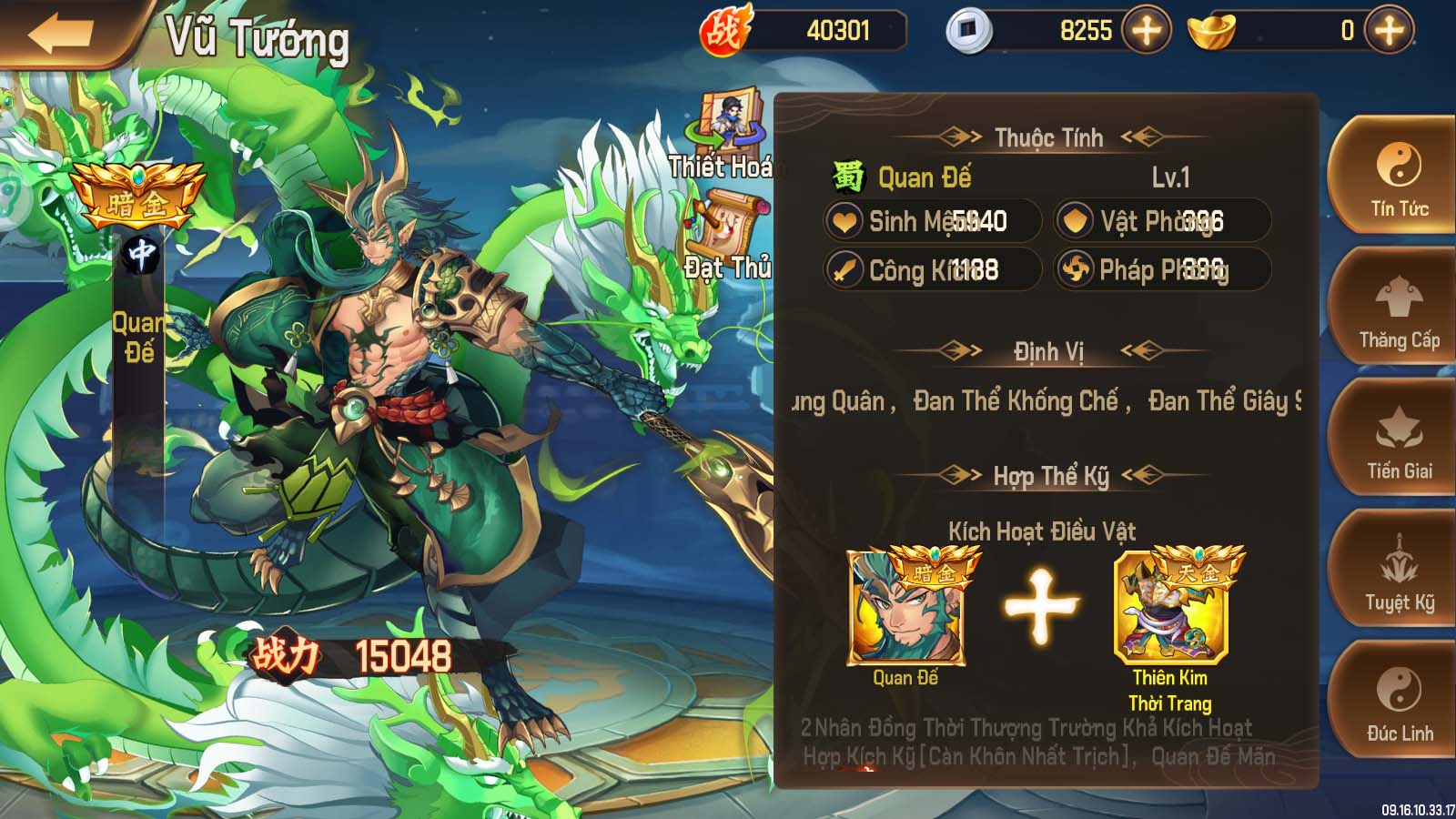Switch to the Tin Tức tab
This screenshot has height=819, width=1456.
(x=1399, y=179)
